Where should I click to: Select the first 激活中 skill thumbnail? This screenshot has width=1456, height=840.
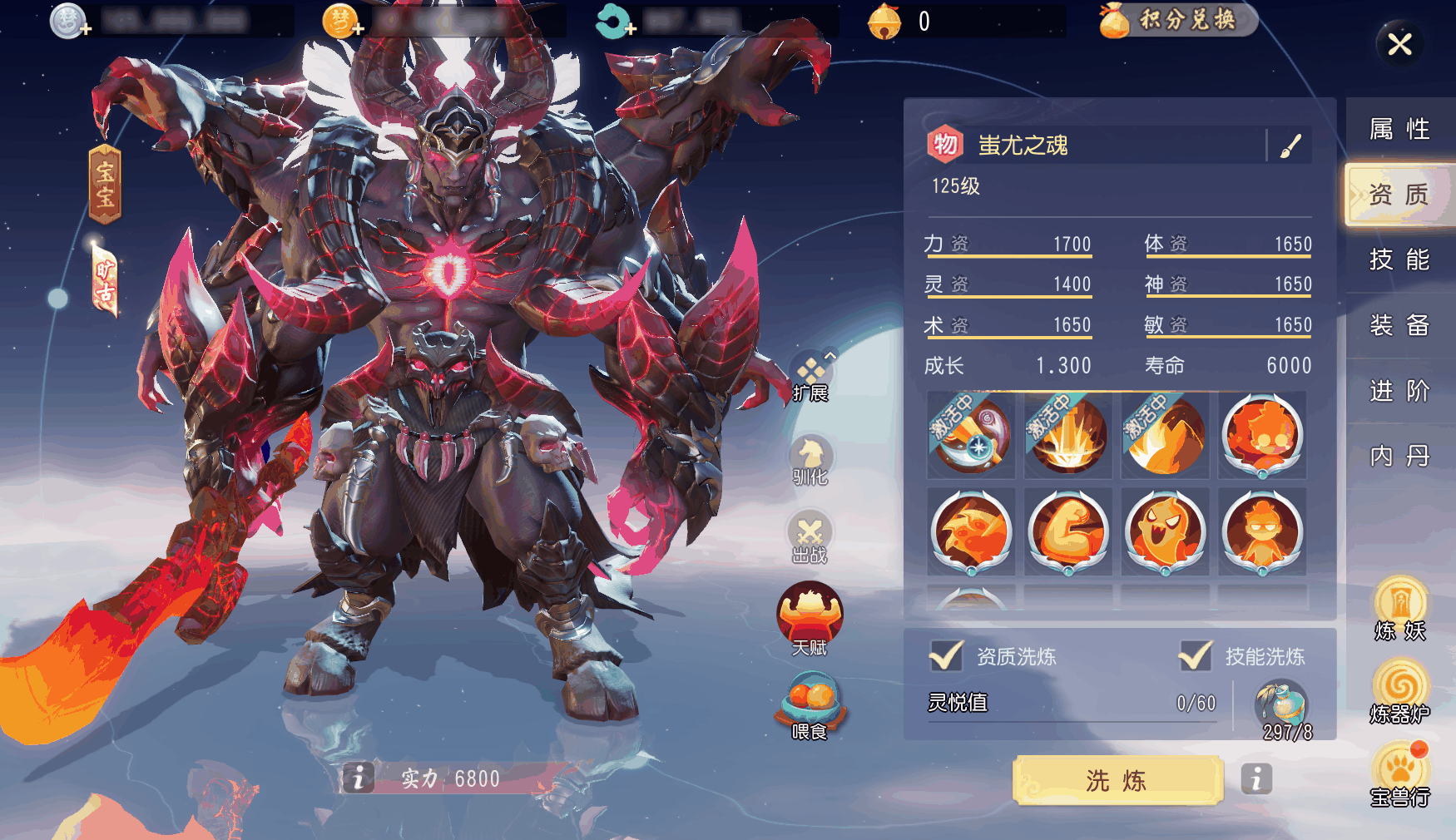[971, 435]
